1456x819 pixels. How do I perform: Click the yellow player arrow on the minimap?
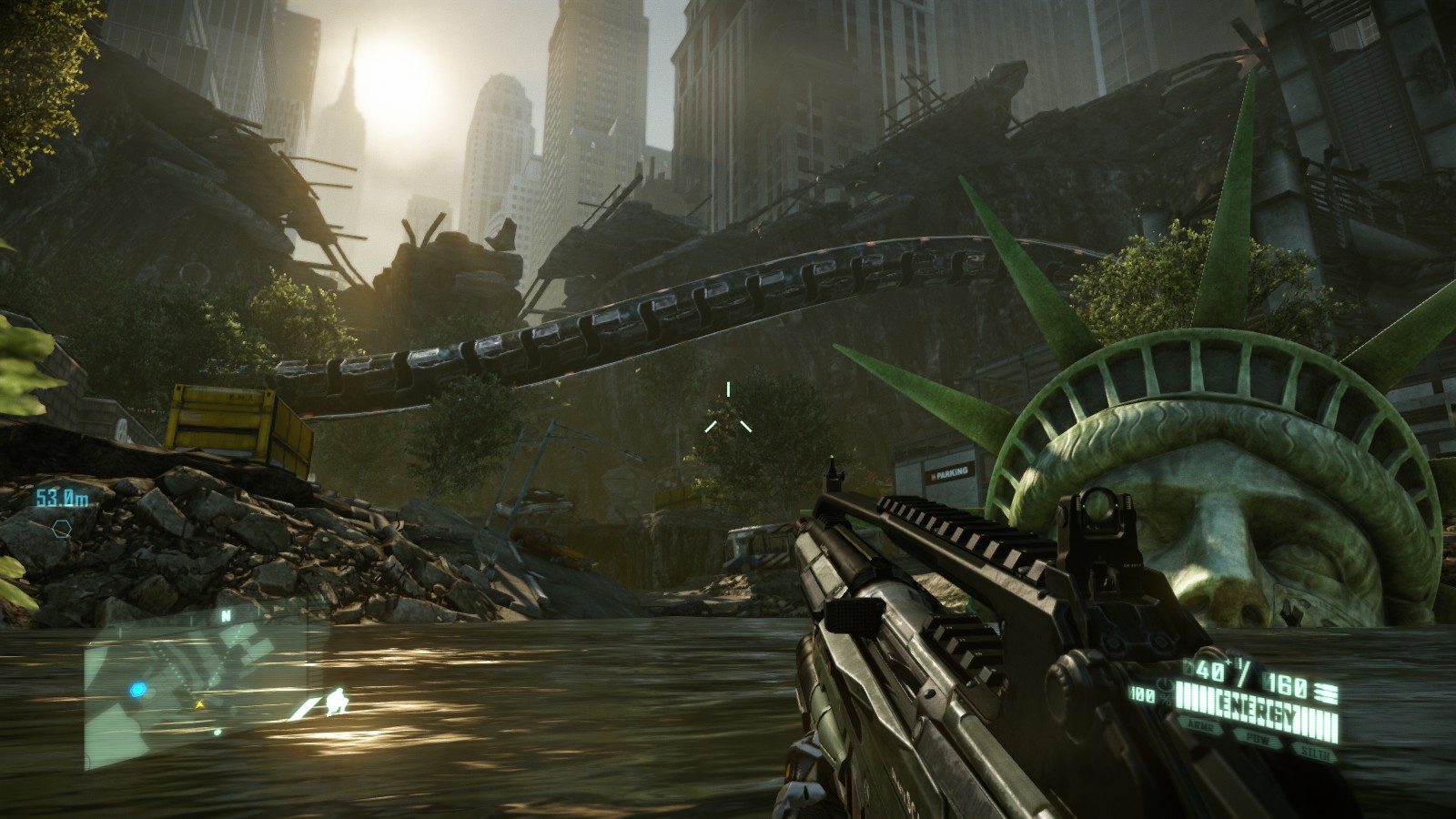199,704
